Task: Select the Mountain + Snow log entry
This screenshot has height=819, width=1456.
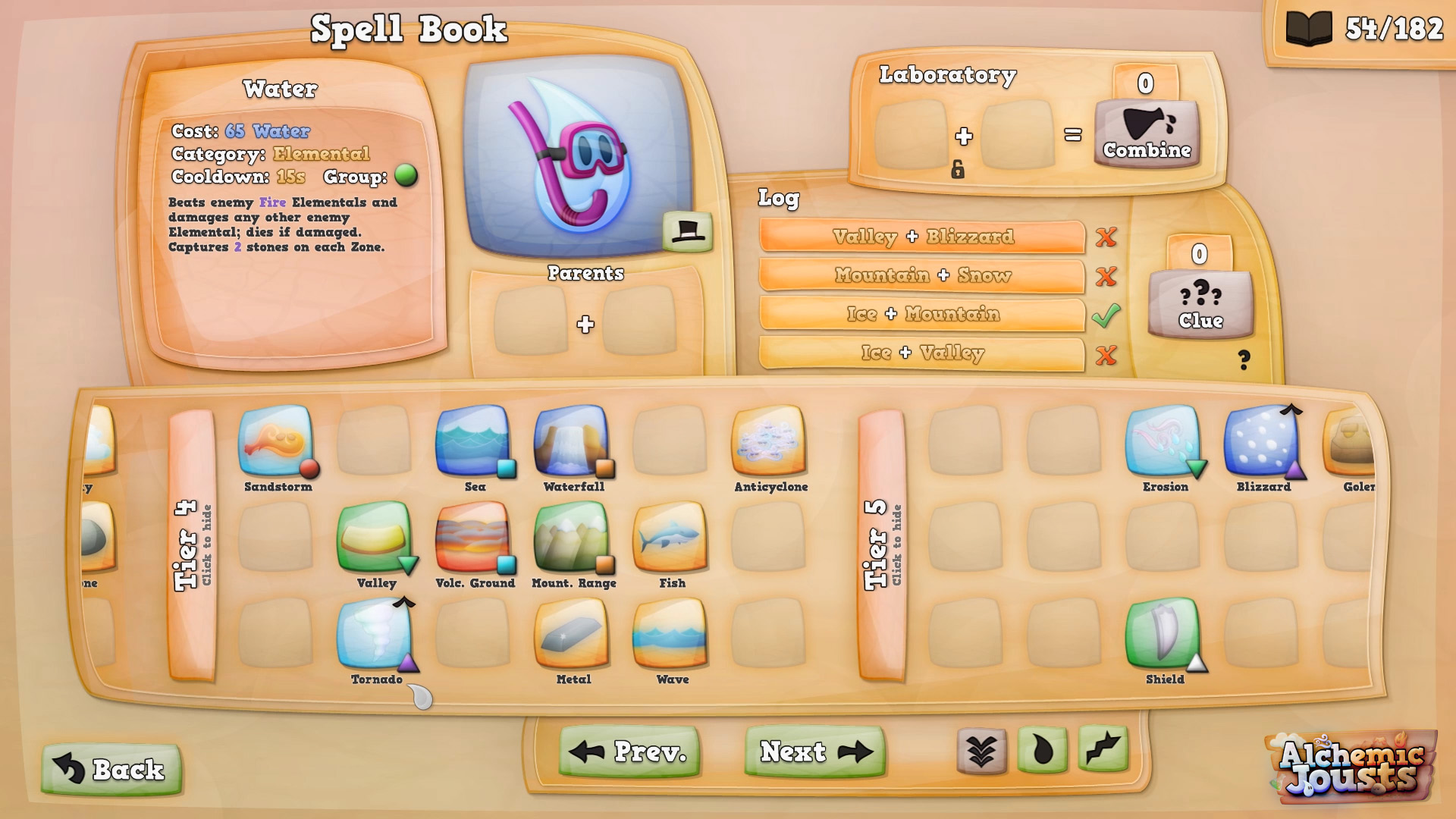Action: pyautogui.click(x=922, y=276)
